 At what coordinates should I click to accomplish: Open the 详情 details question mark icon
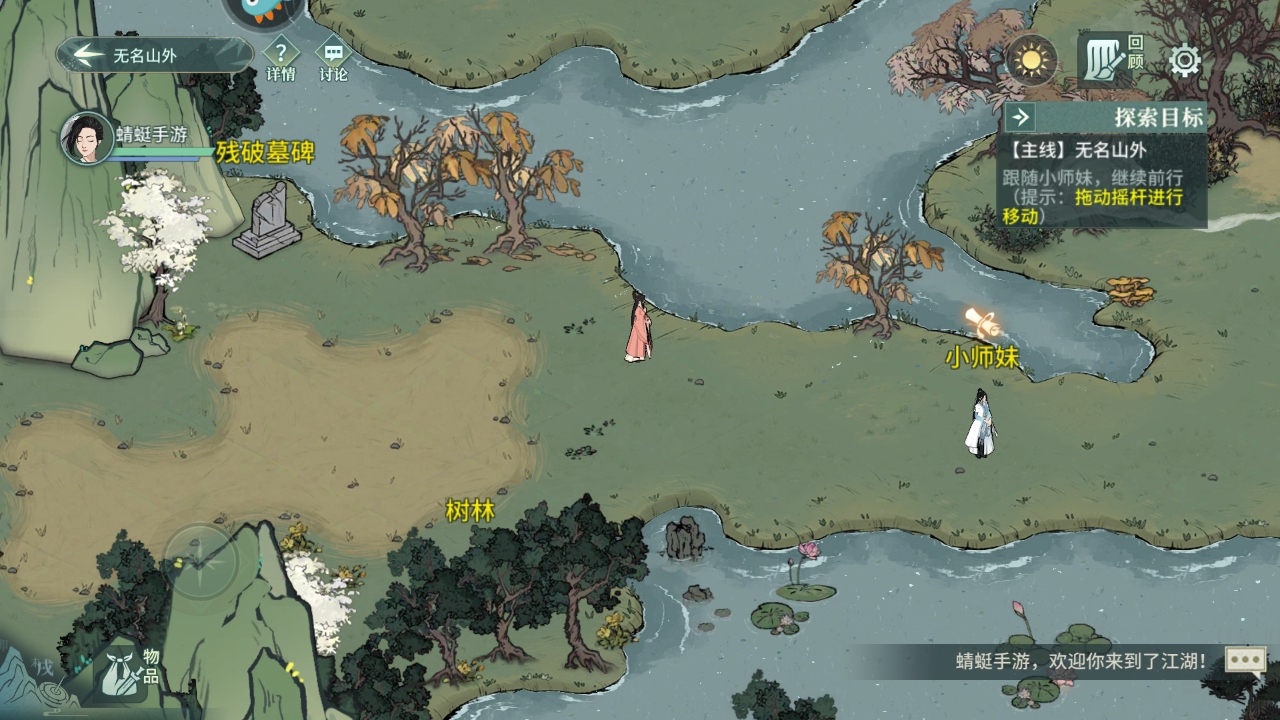click(x=281, y=53)
